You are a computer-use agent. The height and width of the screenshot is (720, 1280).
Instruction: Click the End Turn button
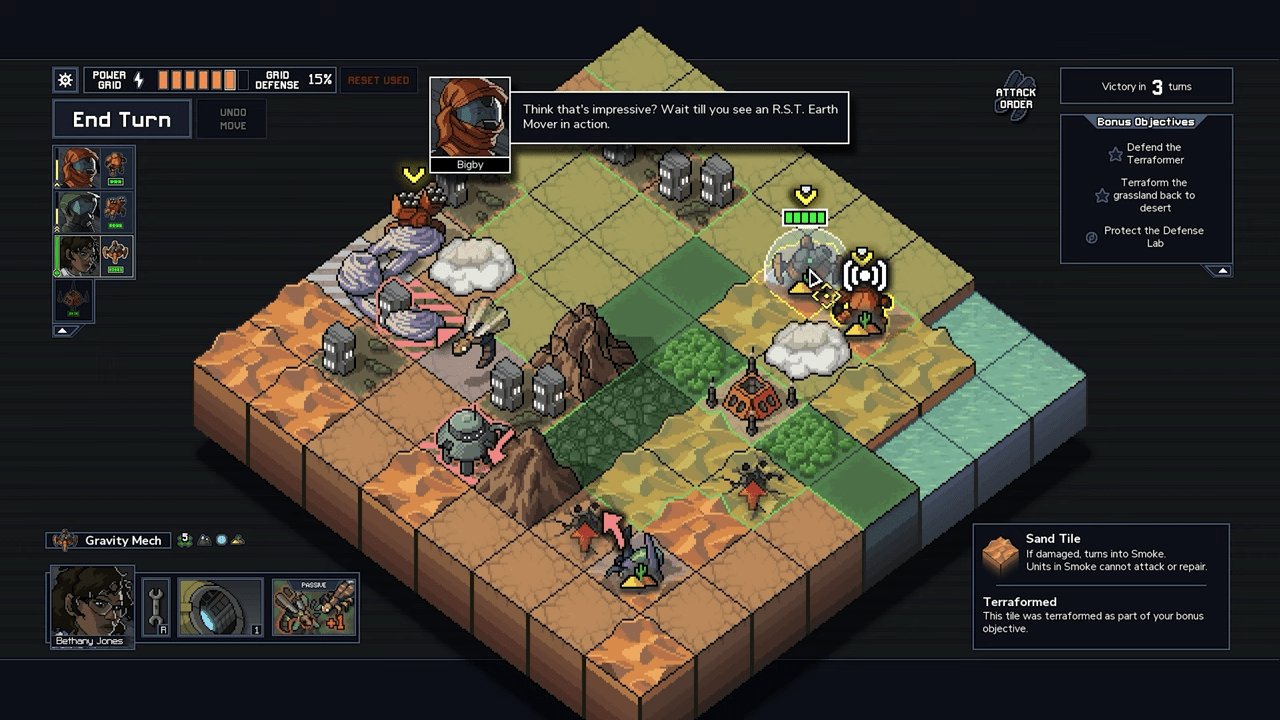(x=121, y=120)
